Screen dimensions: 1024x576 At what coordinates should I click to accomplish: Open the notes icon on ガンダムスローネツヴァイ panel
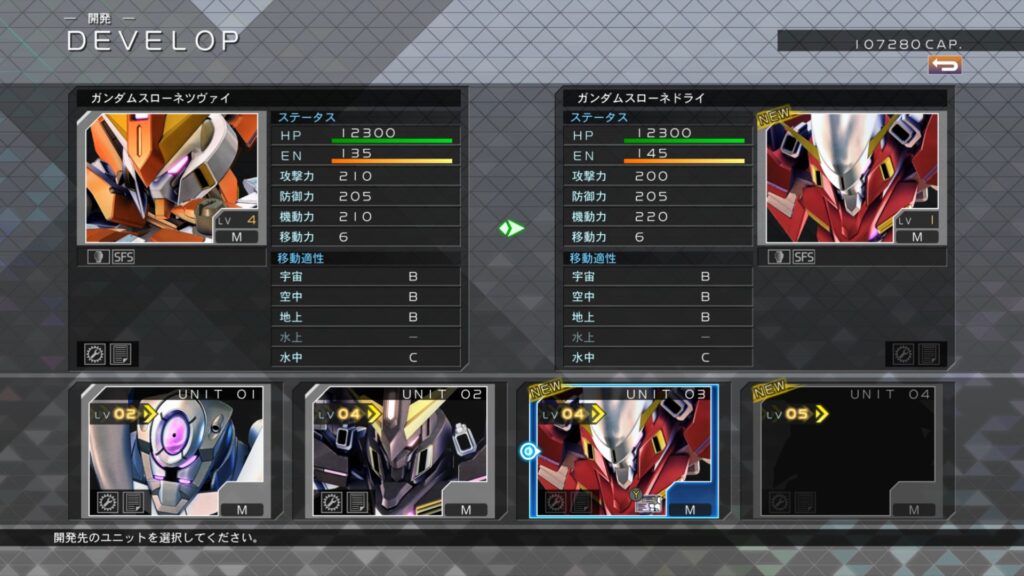tap(121, 354)
